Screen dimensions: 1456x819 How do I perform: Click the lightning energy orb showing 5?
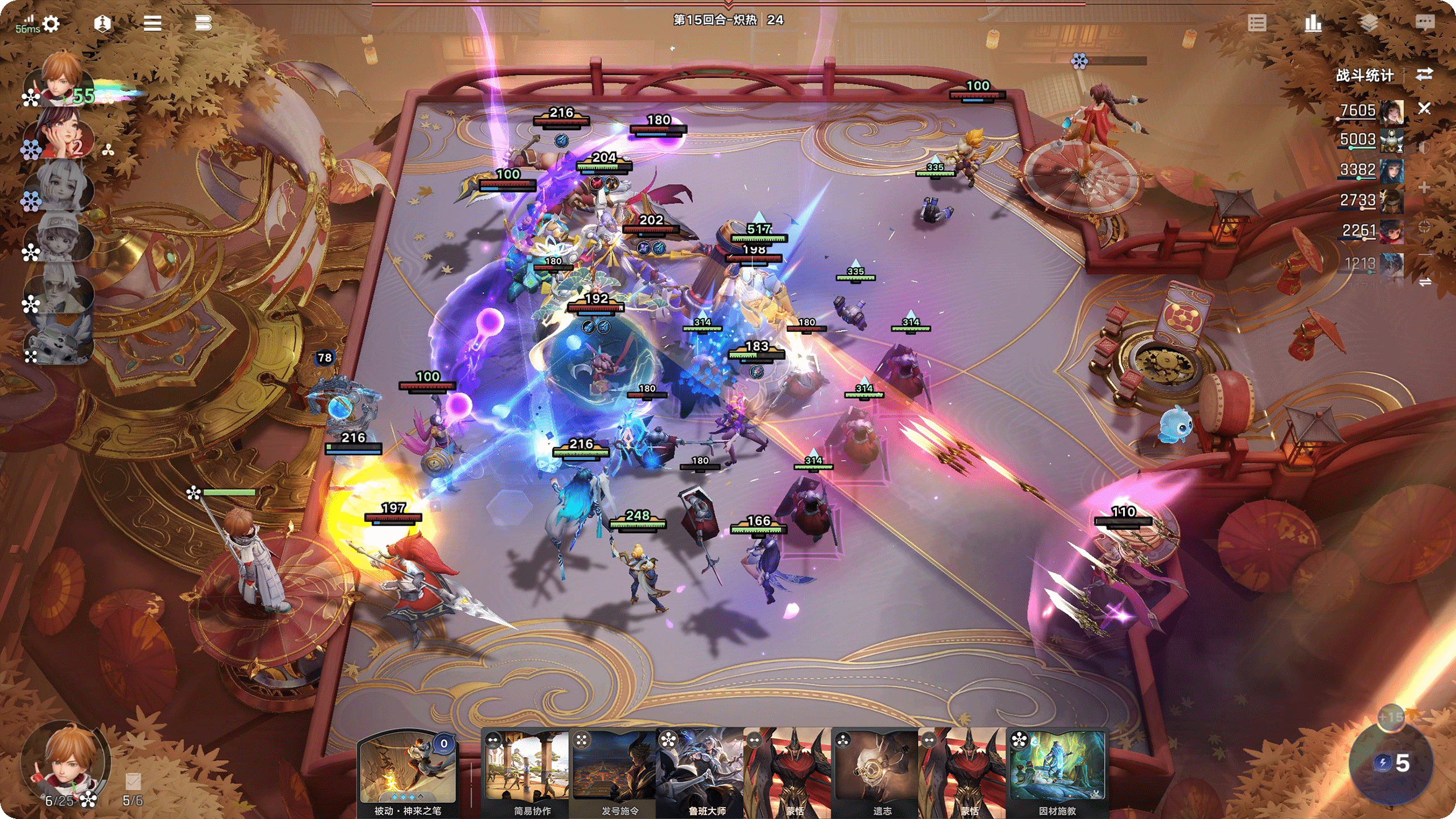[1392, 763]
